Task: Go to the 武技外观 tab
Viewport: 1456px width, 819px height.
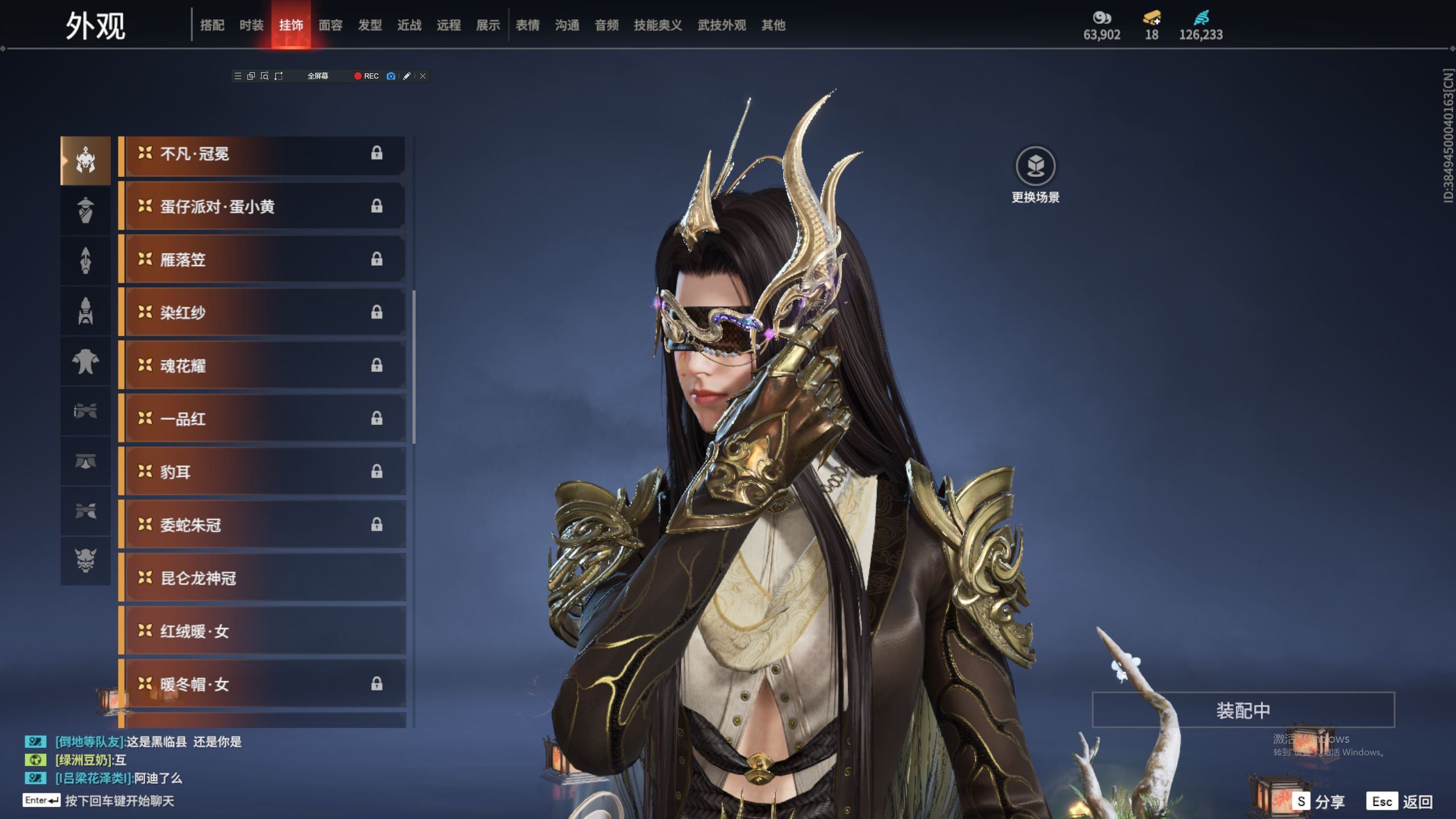Action: pyautogui.click(x=721, y=25)
